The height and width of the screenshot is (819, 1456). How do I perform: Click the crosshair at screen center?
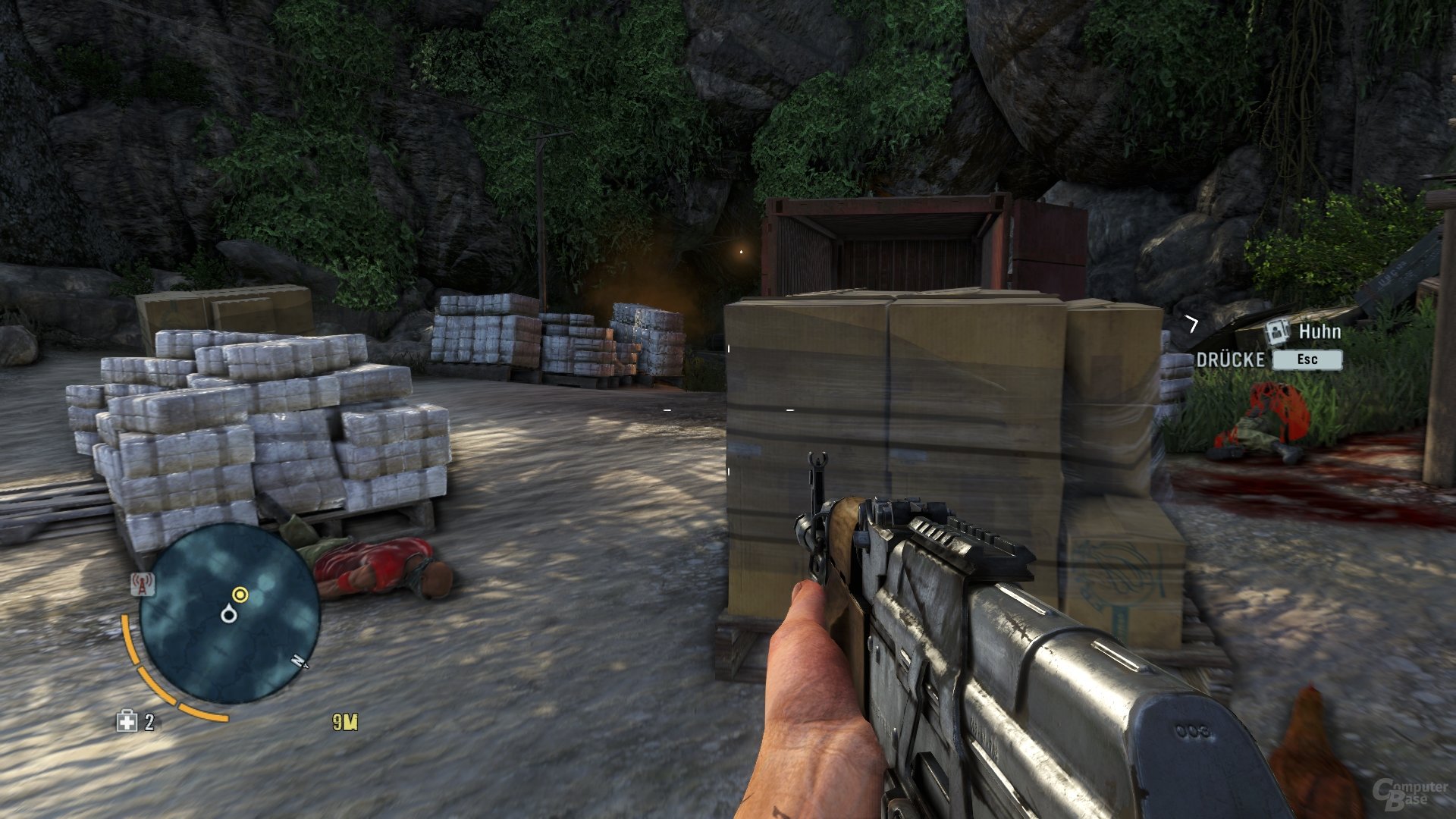[728, 409]
